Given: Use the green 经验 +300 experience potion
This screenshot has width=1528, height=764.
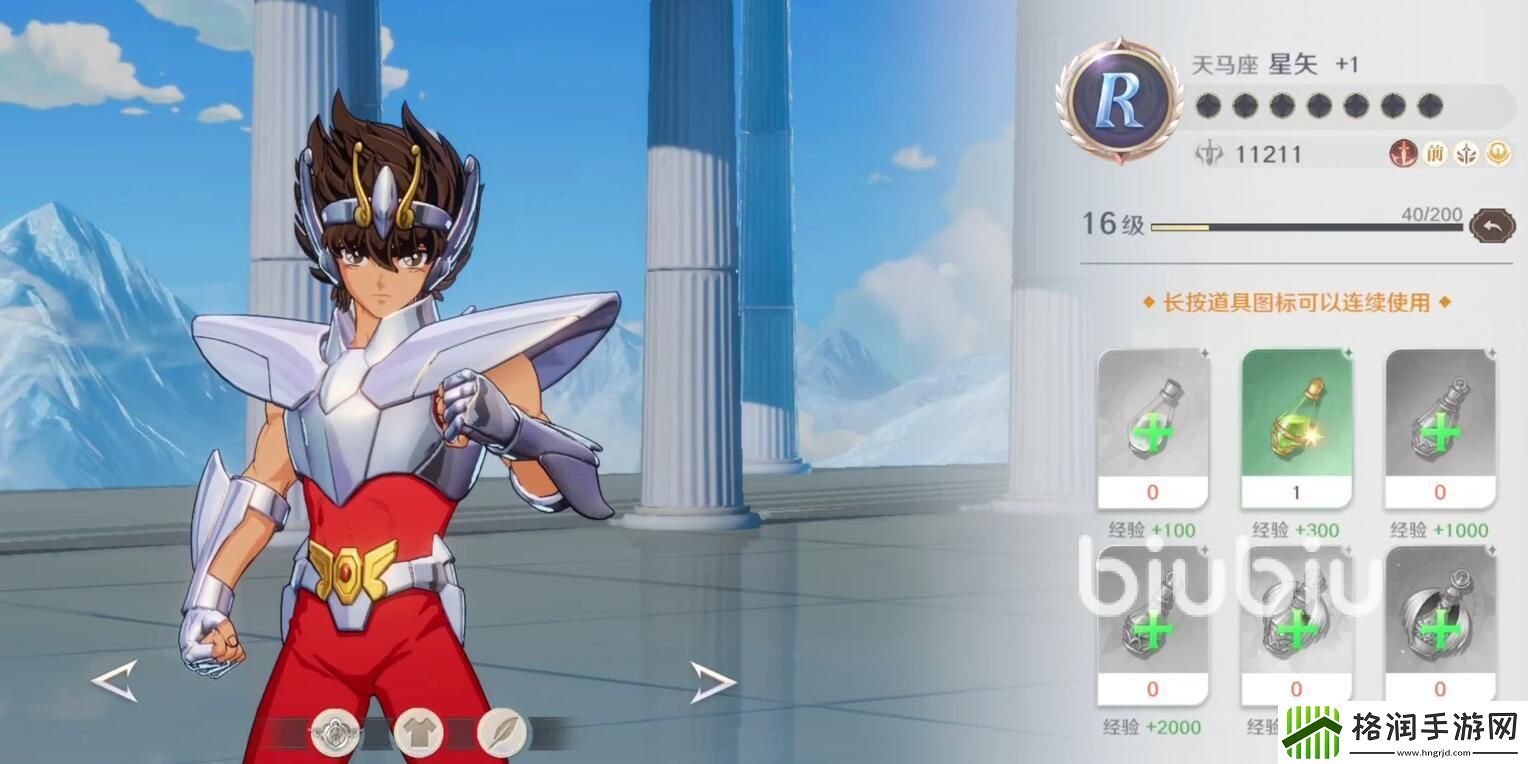Looking at the screenshot, I should [1296, 428].
